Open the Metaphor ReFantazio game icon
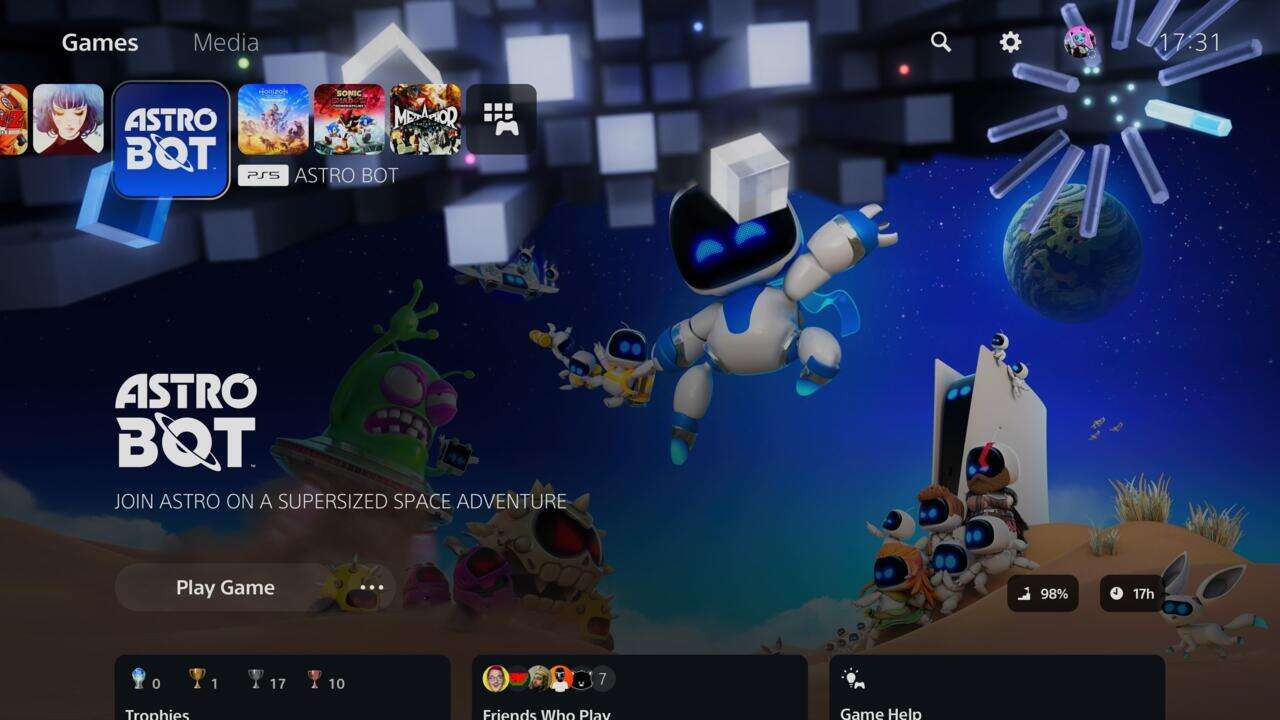Viewport: 1280px width, 720px height. tap(425, 119)
